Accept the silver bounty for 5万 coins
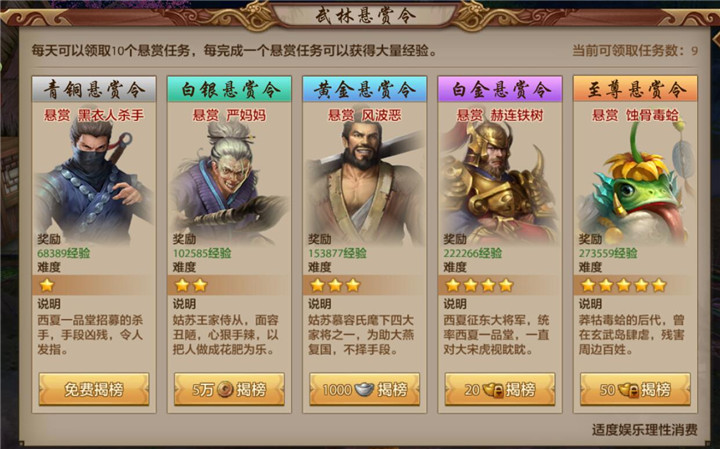720x449 pixels. coord(229,389)
